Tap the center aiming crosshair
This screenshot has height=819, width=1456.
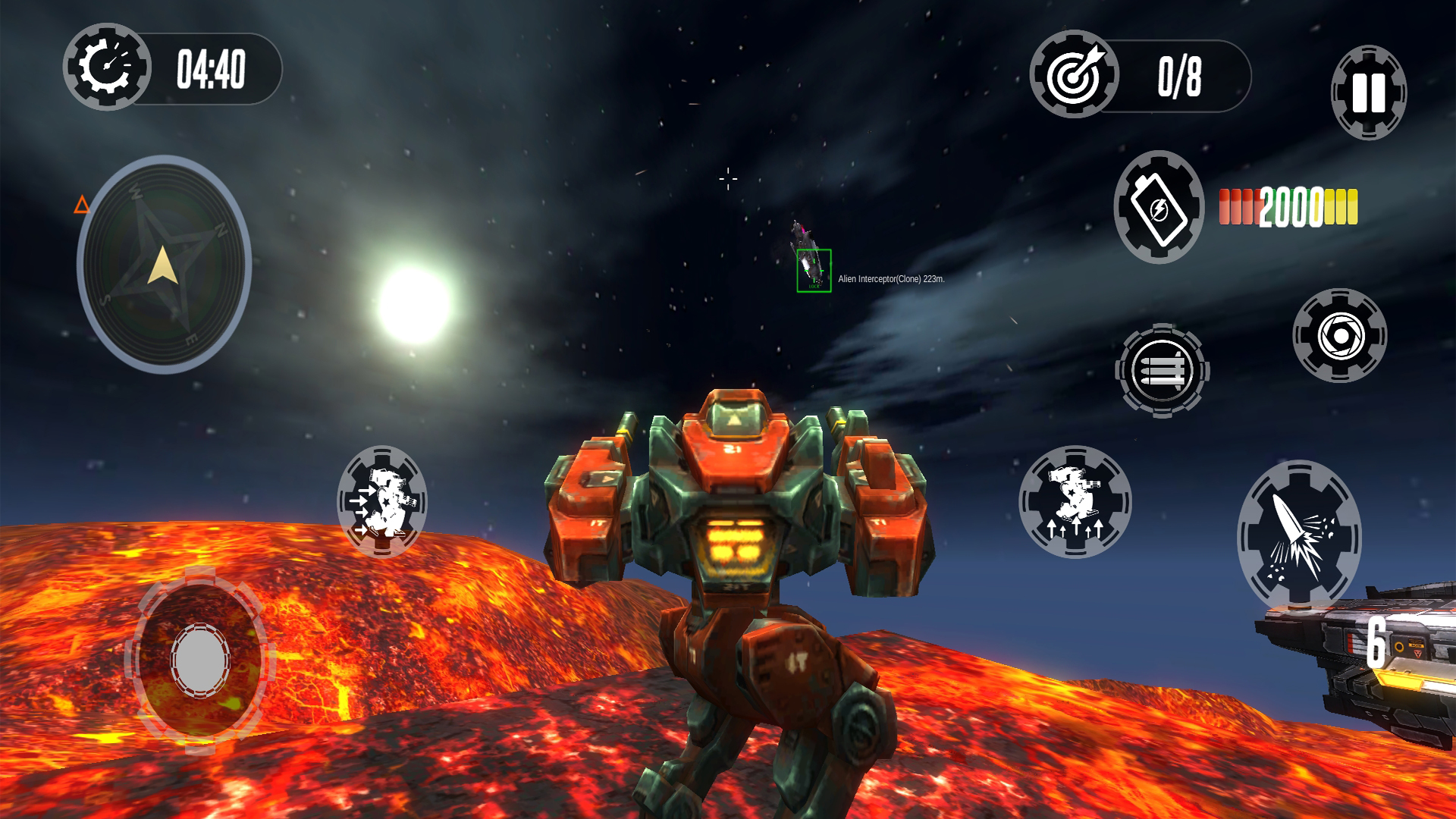728,177
